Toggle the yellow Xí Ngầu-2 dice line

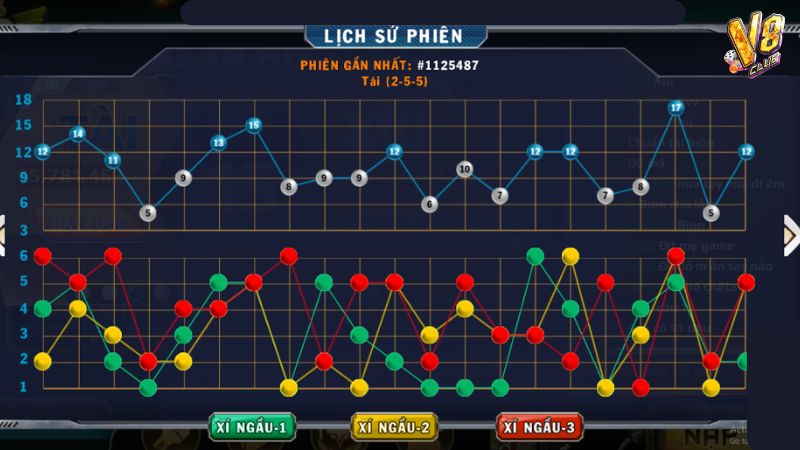coord(396,427)
